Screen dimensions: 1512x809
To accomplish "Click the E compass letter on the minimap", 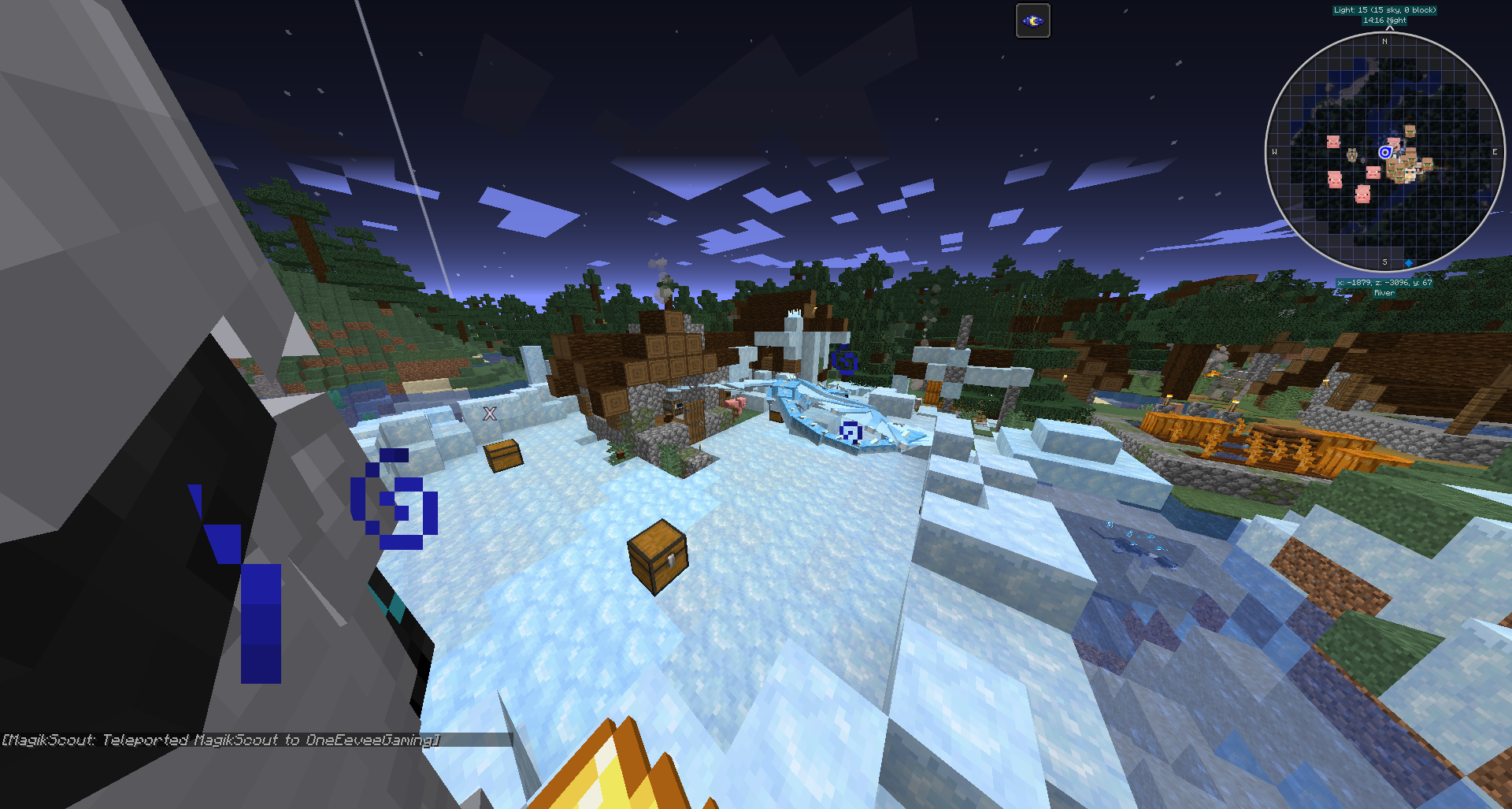I will 1495,151.
